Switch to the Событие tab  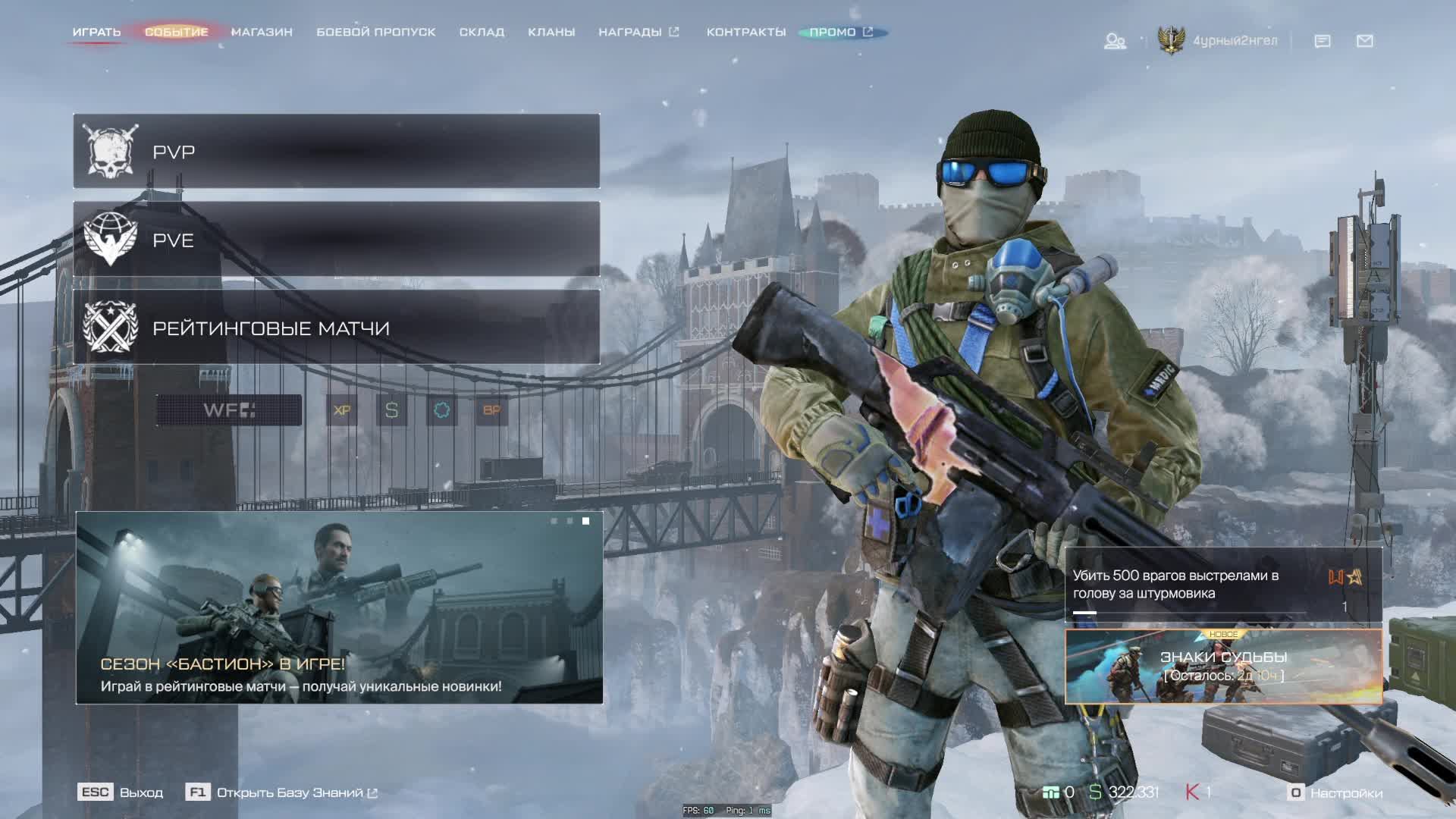[x=176, y=32]
